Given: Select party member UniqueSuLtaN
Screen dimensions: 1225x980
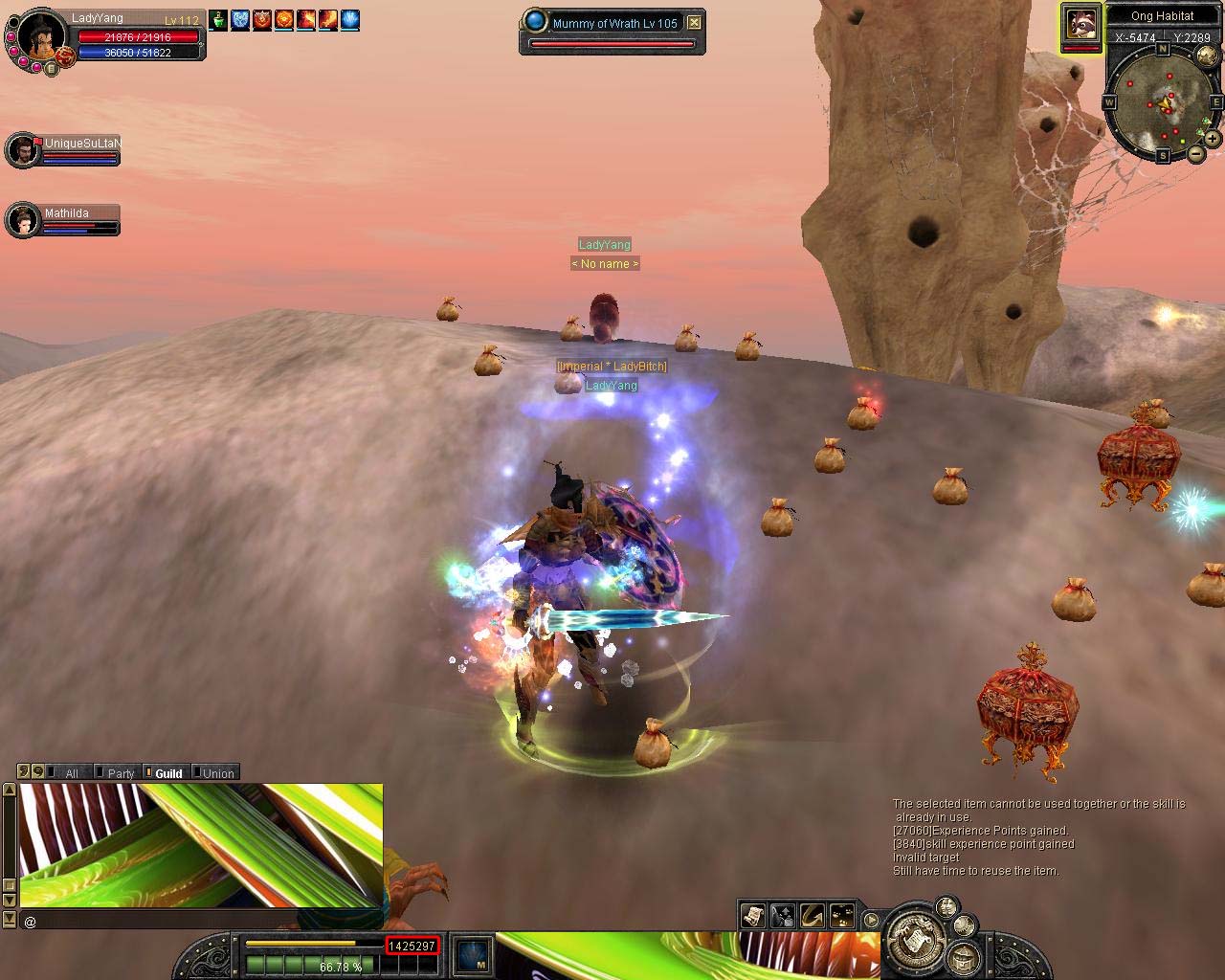Looking at the screenshot, I should 24,150.
